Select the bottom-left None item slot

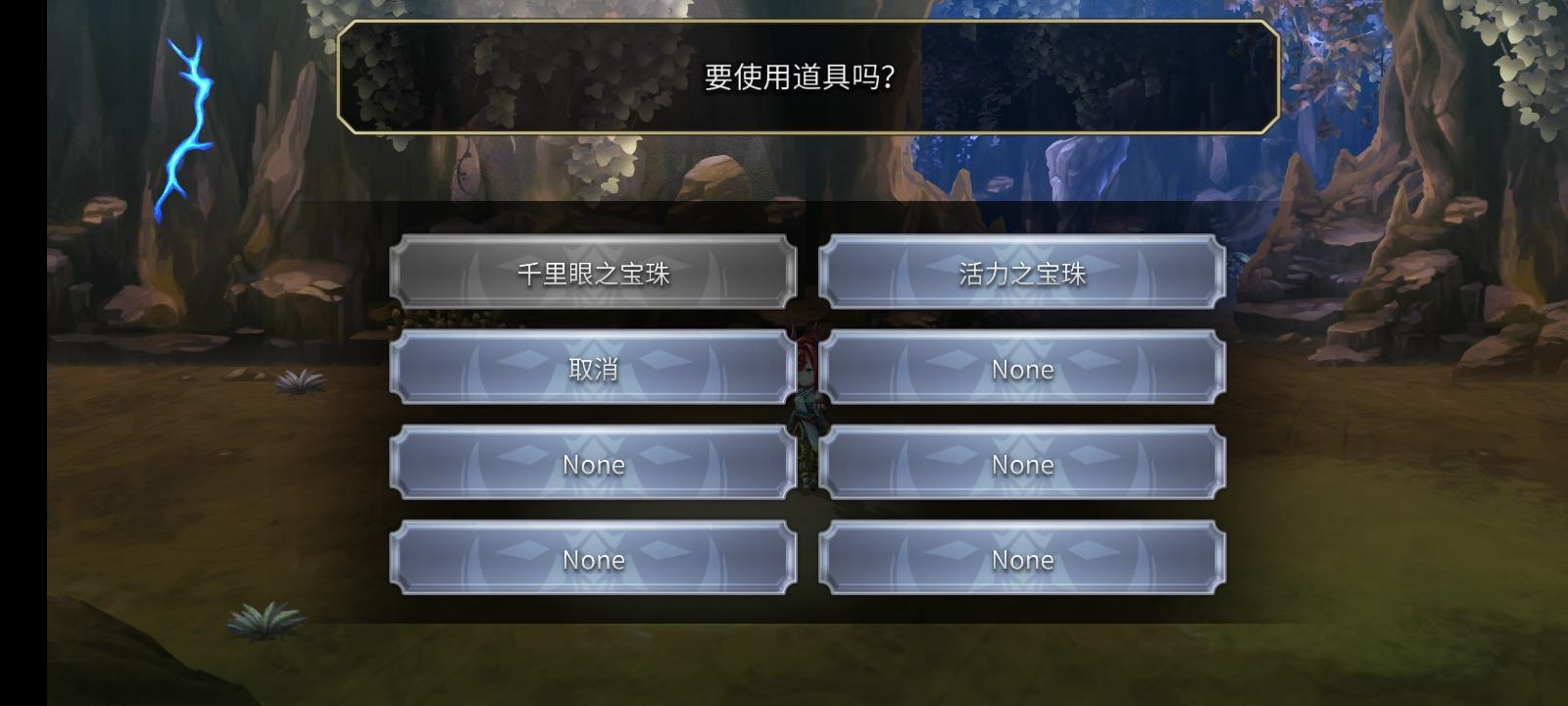click(x=593, y=559)
